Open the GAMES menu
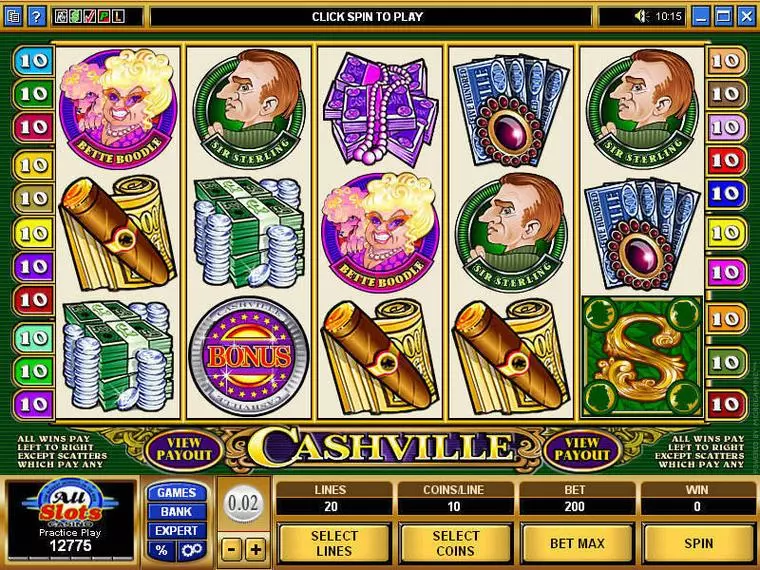Image resolution: width=760 pixels, height=570 pixels. click(177, 493)
